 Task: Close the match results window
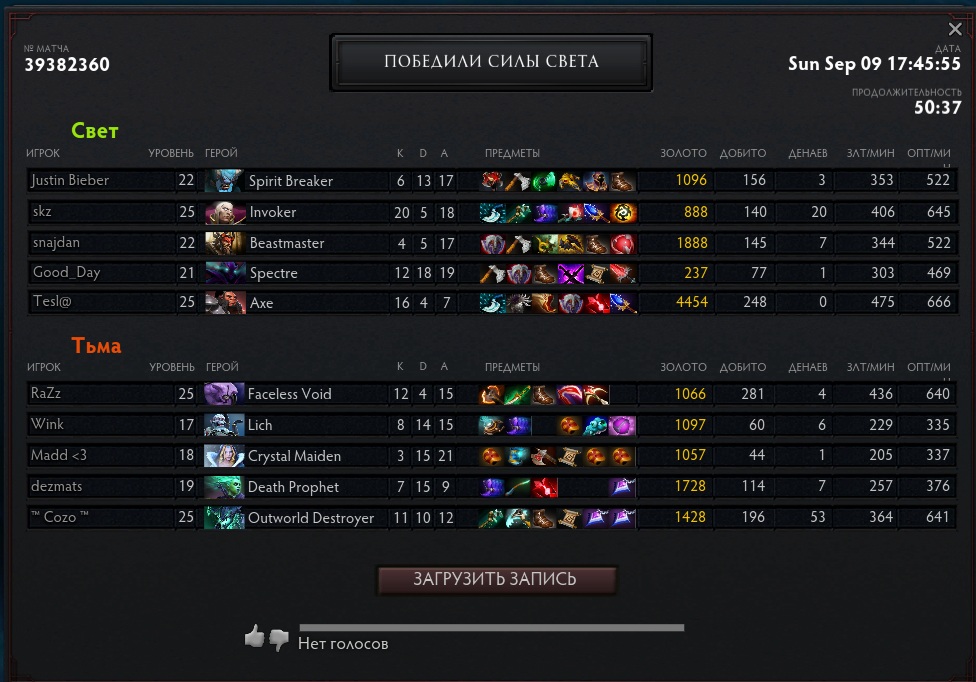[x=955, y=30]
